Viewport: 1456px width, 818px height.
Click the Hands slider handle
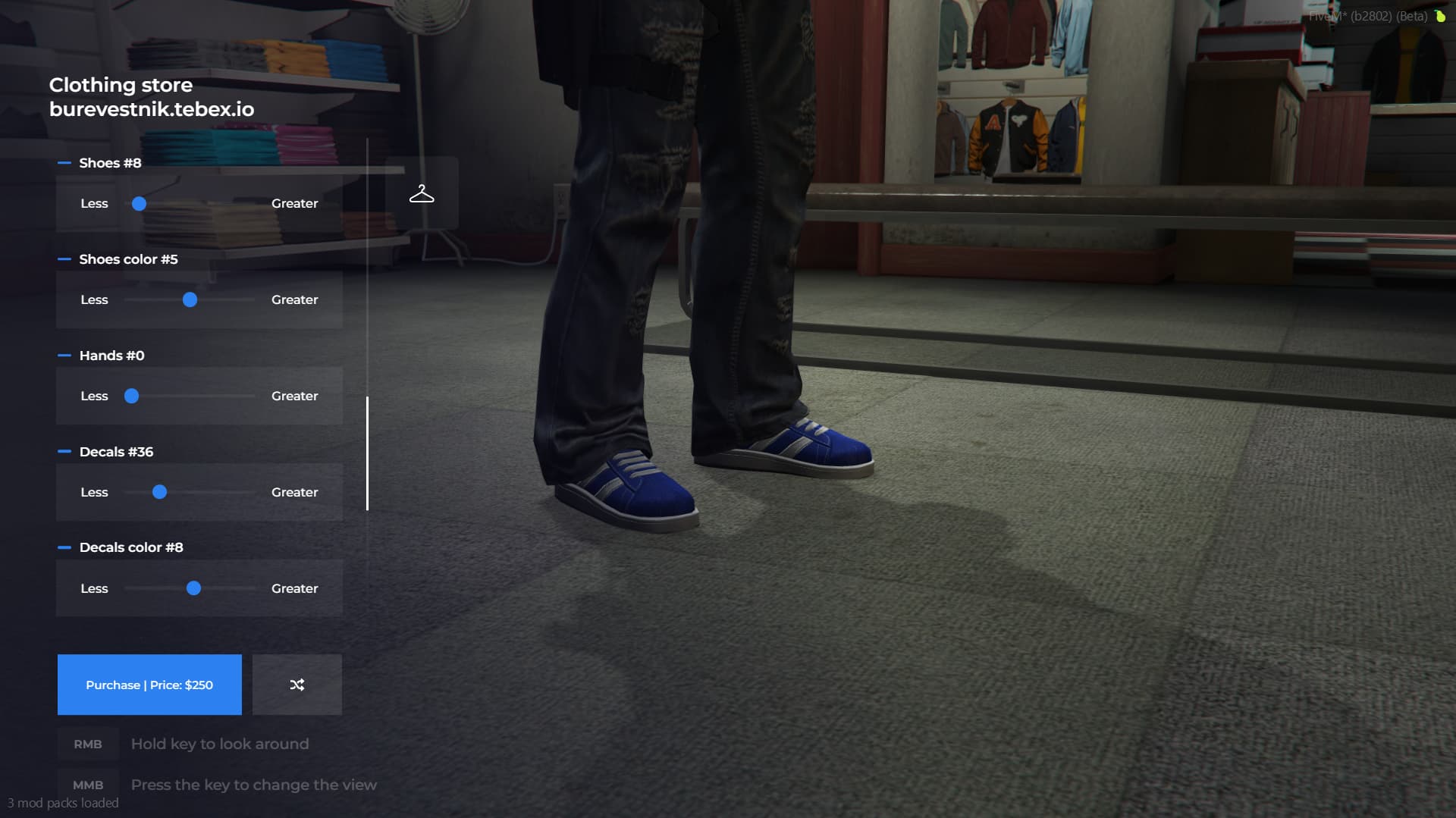coord(133,396)
